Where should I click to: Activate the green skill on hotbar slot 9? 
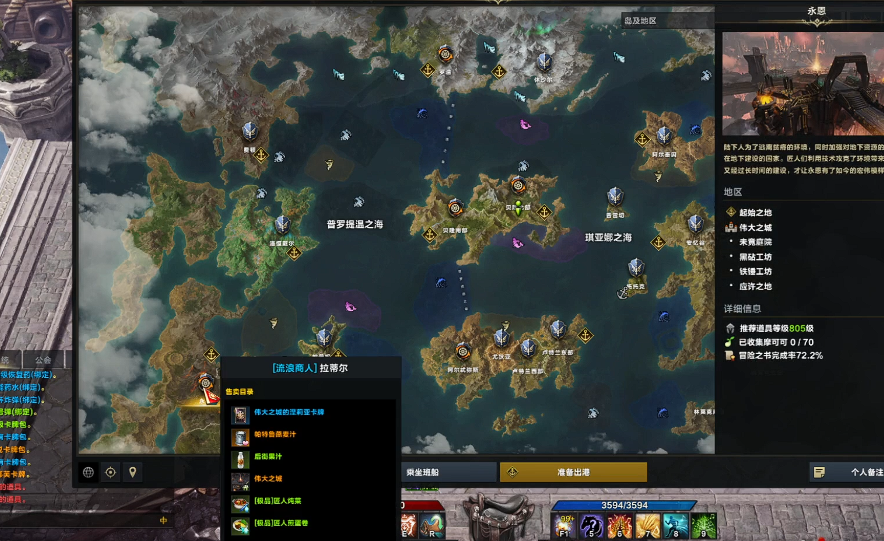(x=704, y=525)
